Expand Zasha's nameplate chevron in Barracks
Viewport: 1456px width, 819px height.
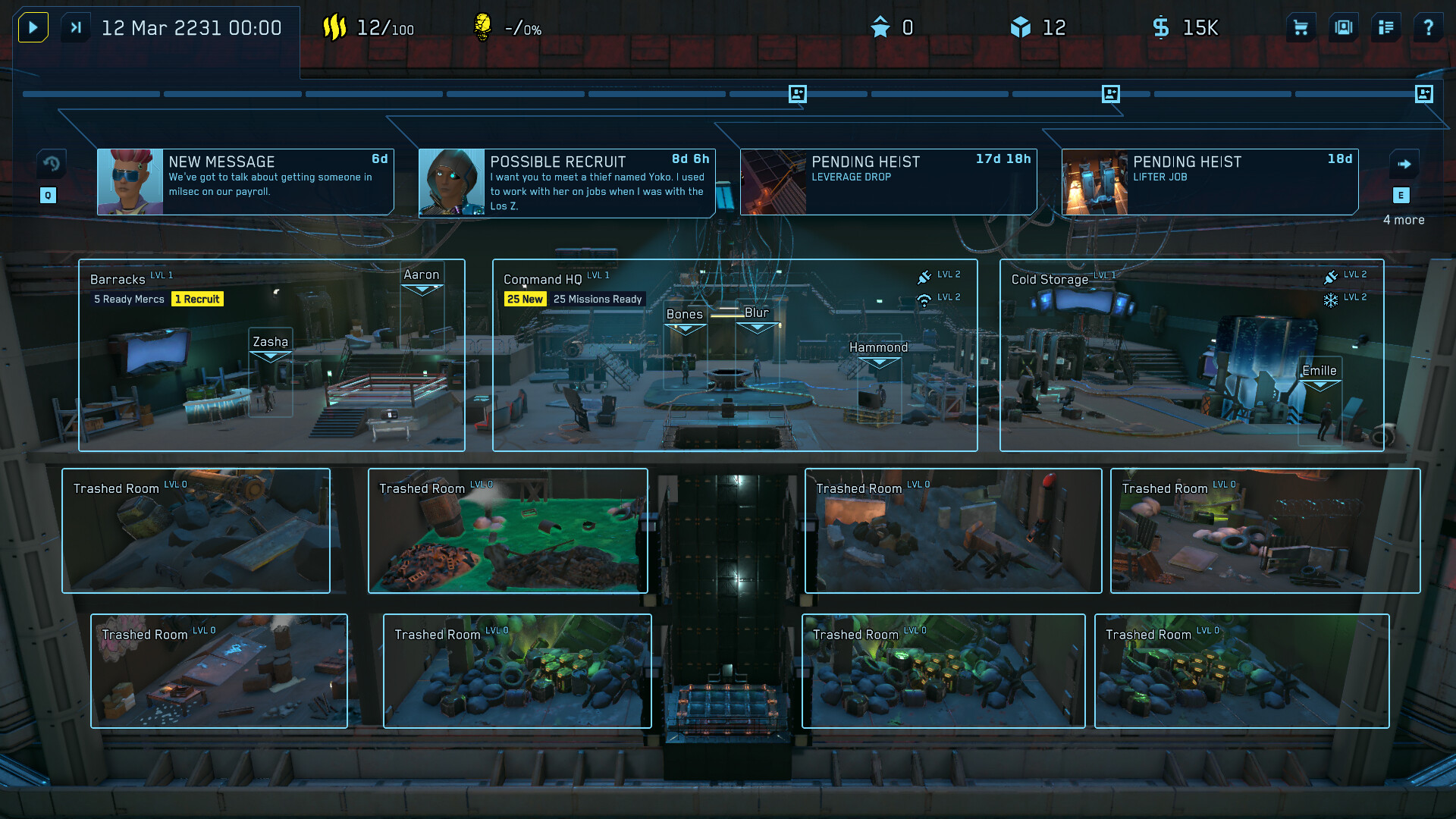270,355
